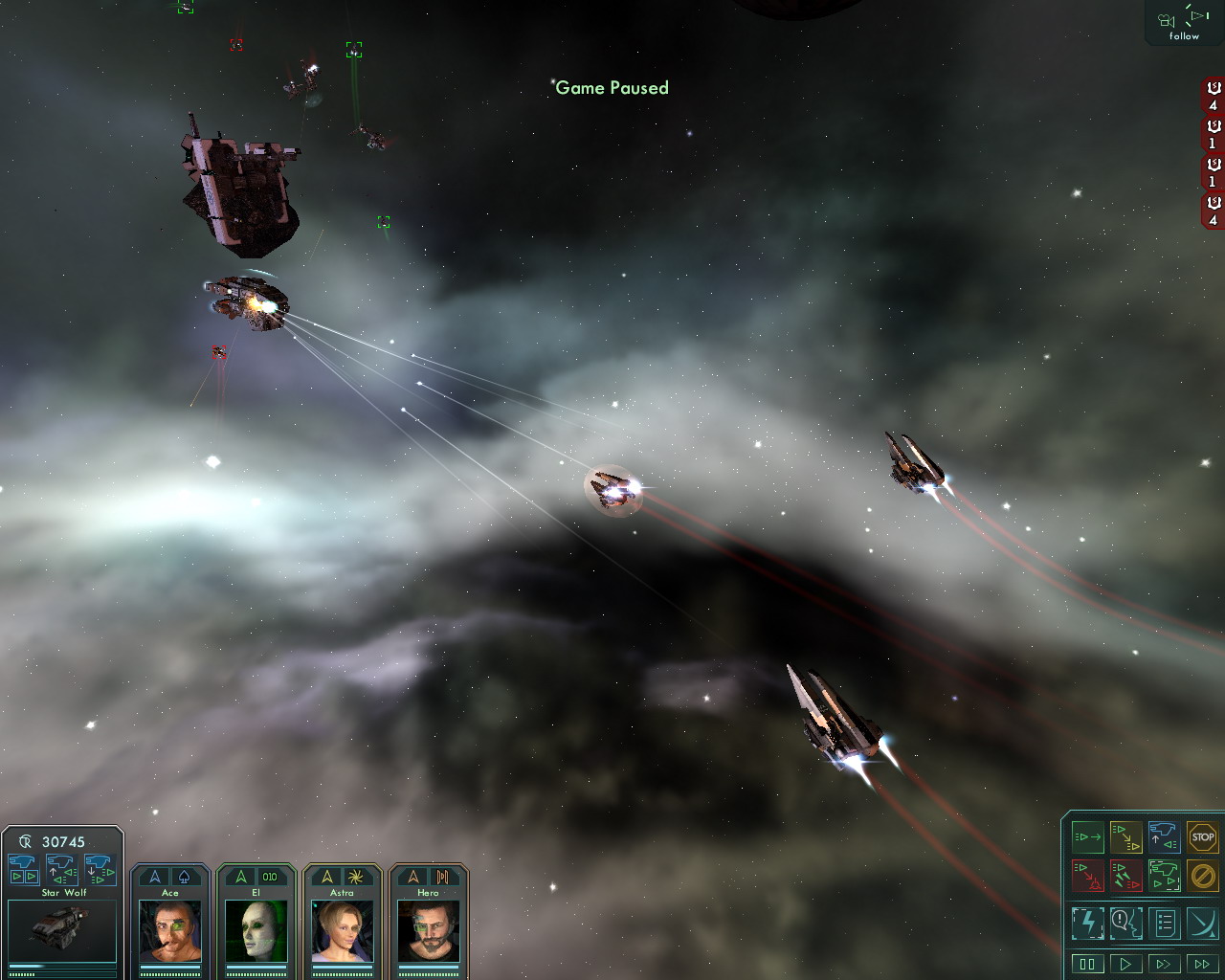Click the STOP order button

coord(1202,837)
